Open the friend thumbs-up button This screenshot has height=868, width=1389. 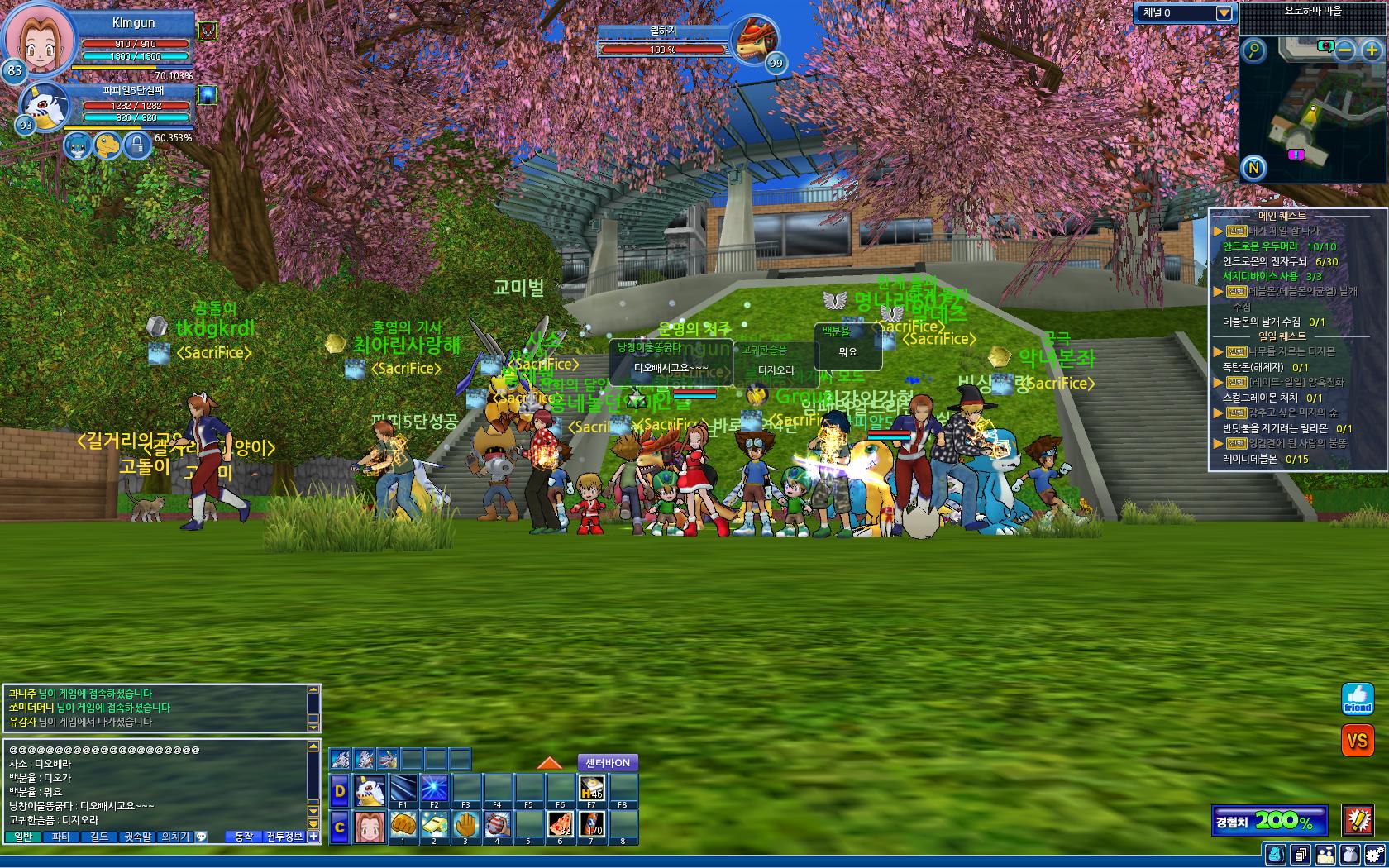point(1358,699)
